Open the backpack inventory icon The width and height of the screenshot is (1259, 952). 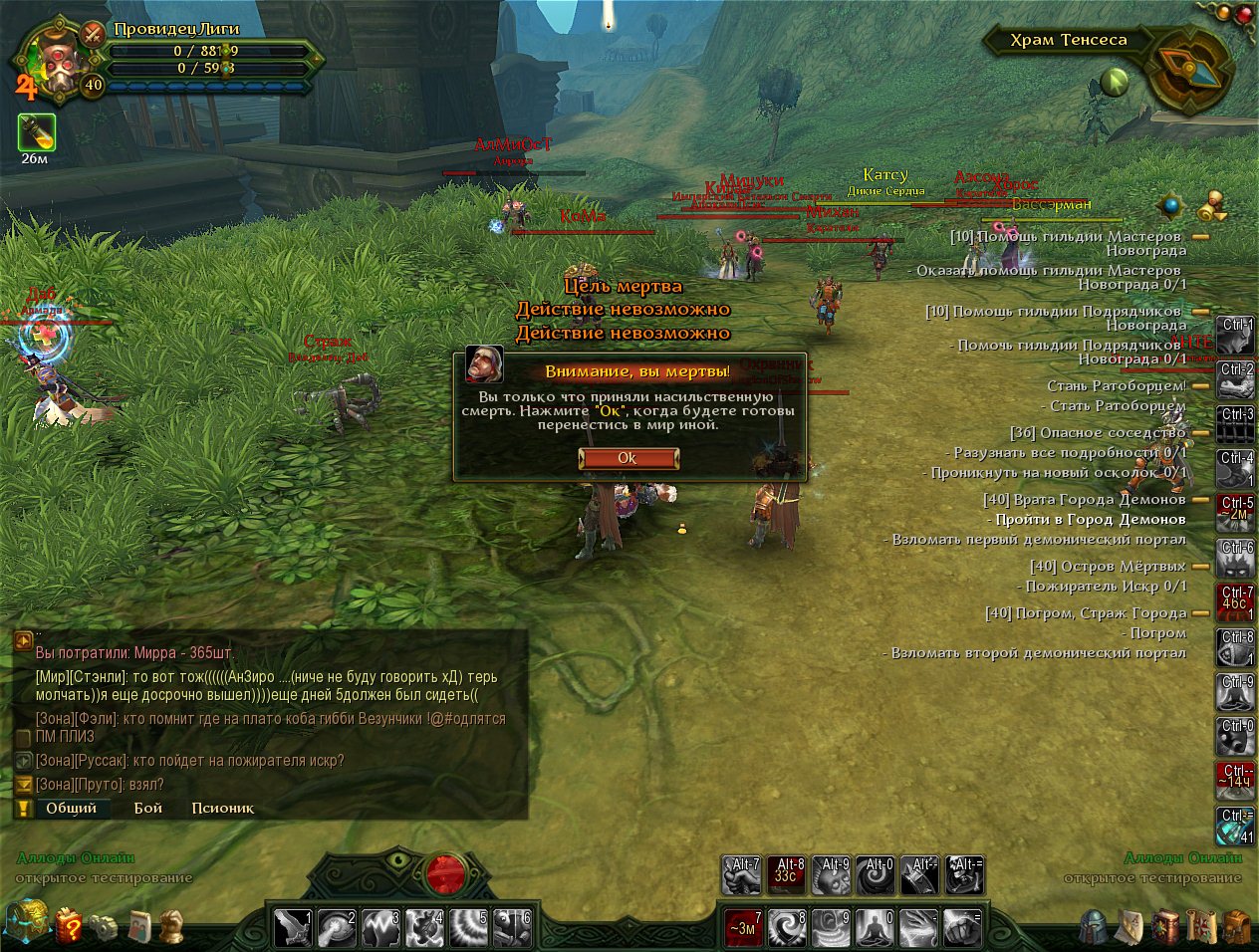point(1236,927)
